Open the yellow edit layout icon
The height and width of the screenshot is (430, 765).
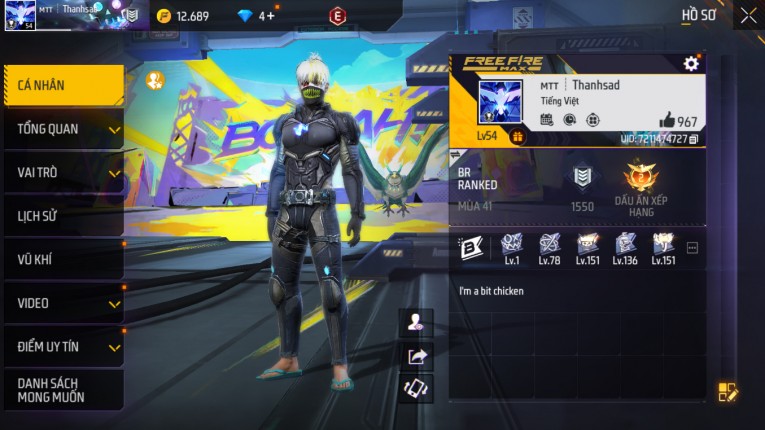(727, 392)
